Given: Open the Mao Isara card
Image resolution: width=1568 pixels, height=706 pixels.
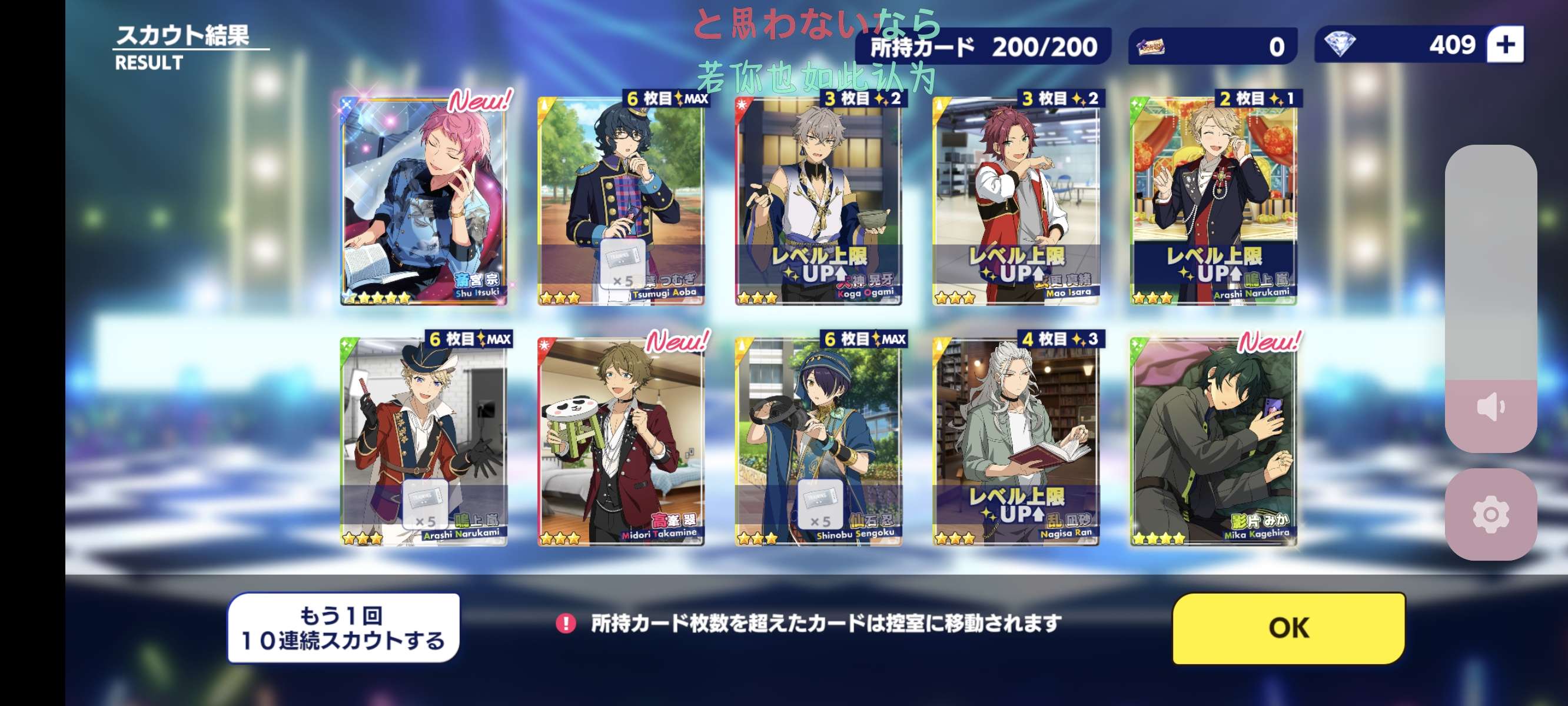Looking at the screenshot, I should 1016,201.
